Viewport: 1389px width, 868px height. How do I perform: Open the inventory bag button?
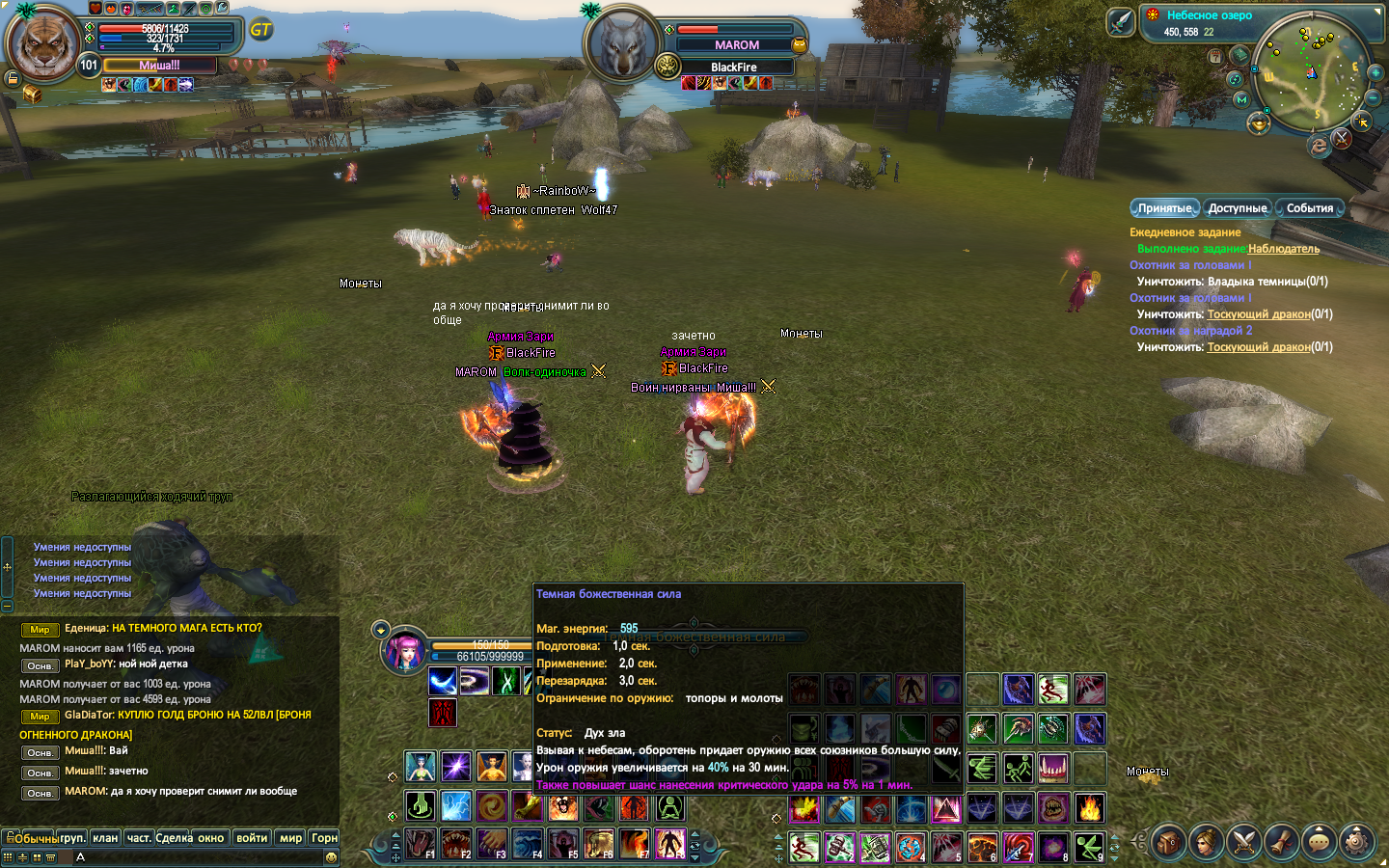coord(1168,842)
